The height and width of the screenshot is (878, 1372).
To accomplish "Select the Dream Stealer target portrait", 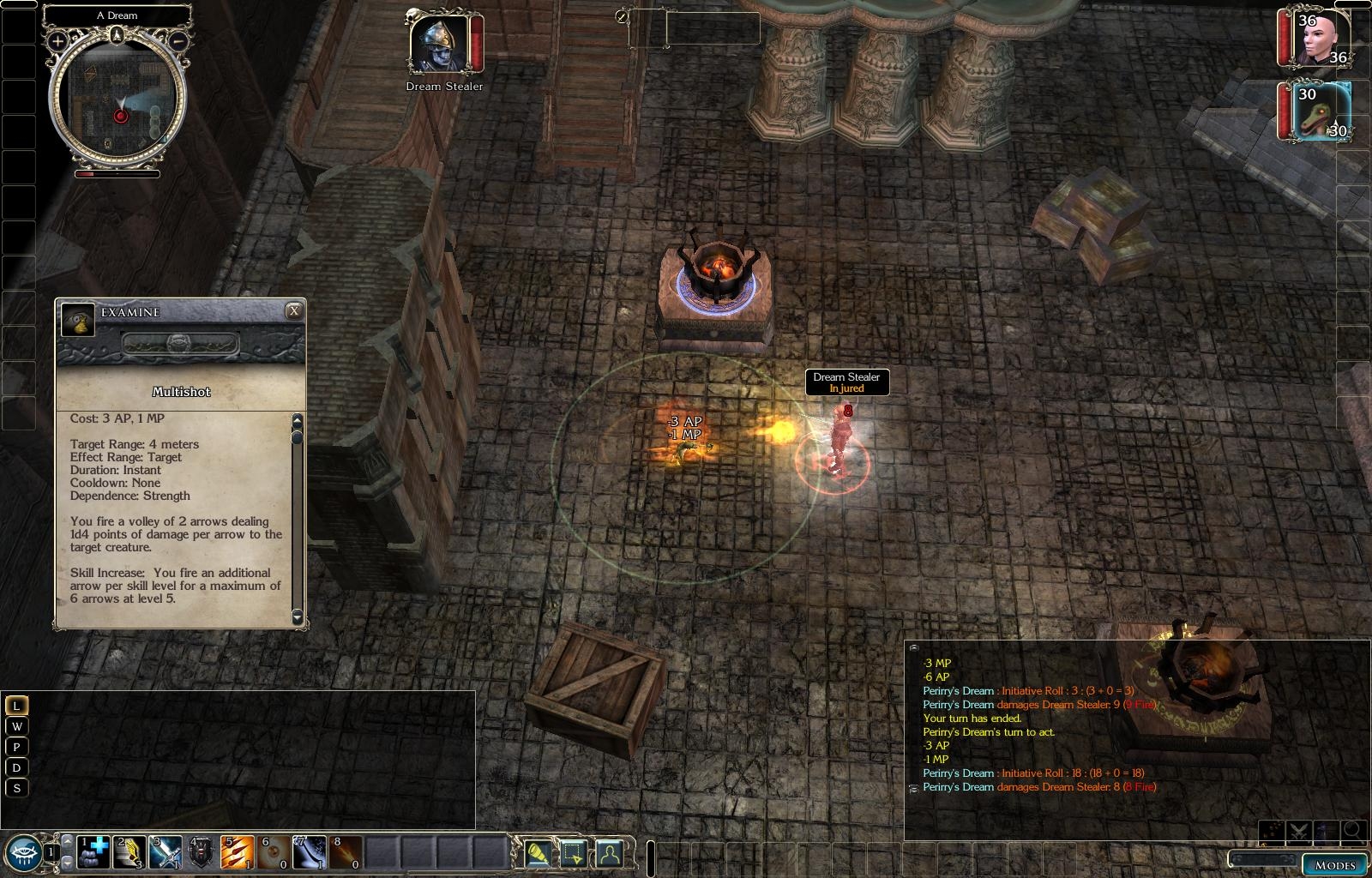I will pos(438,44).
